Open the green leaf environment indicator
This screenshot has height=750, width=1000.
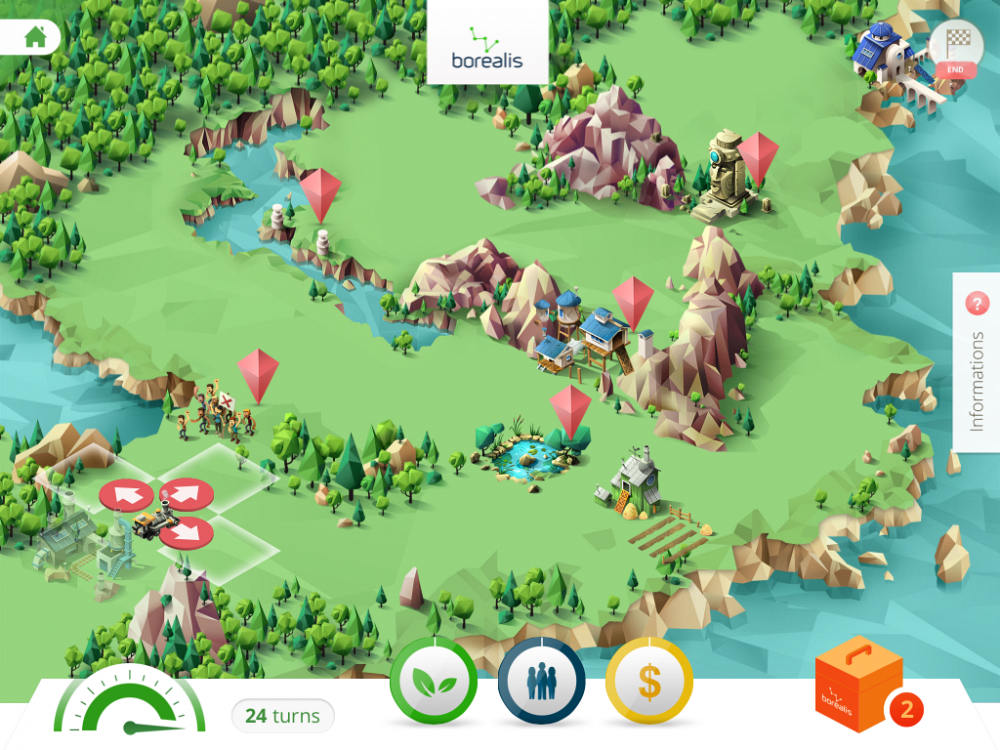[x=433, y=682]
